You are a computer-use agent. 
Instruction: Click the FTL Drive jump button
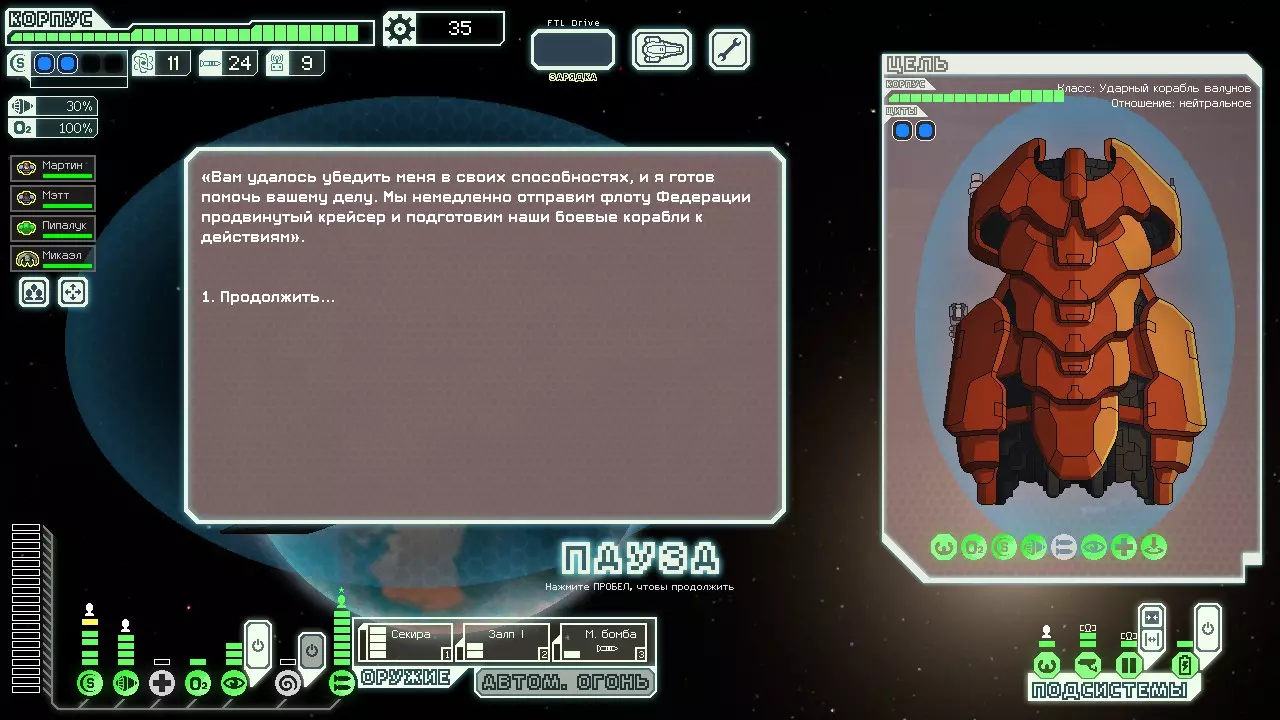pyautogui.click(x=572, y=49)
